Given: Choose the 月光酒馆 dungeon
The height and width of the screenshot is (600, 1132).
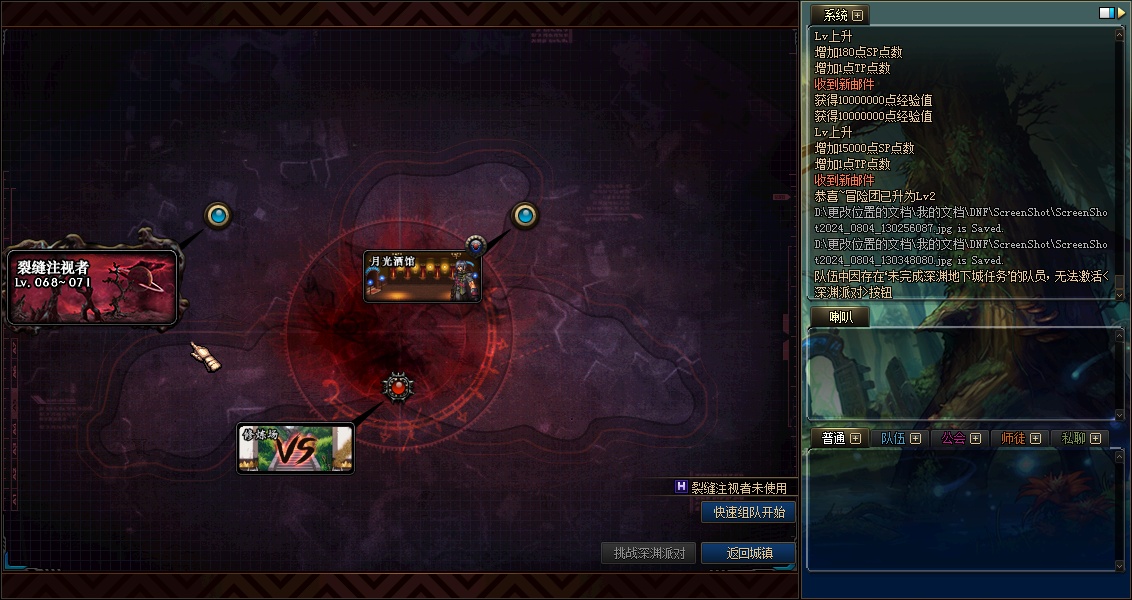Looking at the screenshot, I should pos(422,276).
